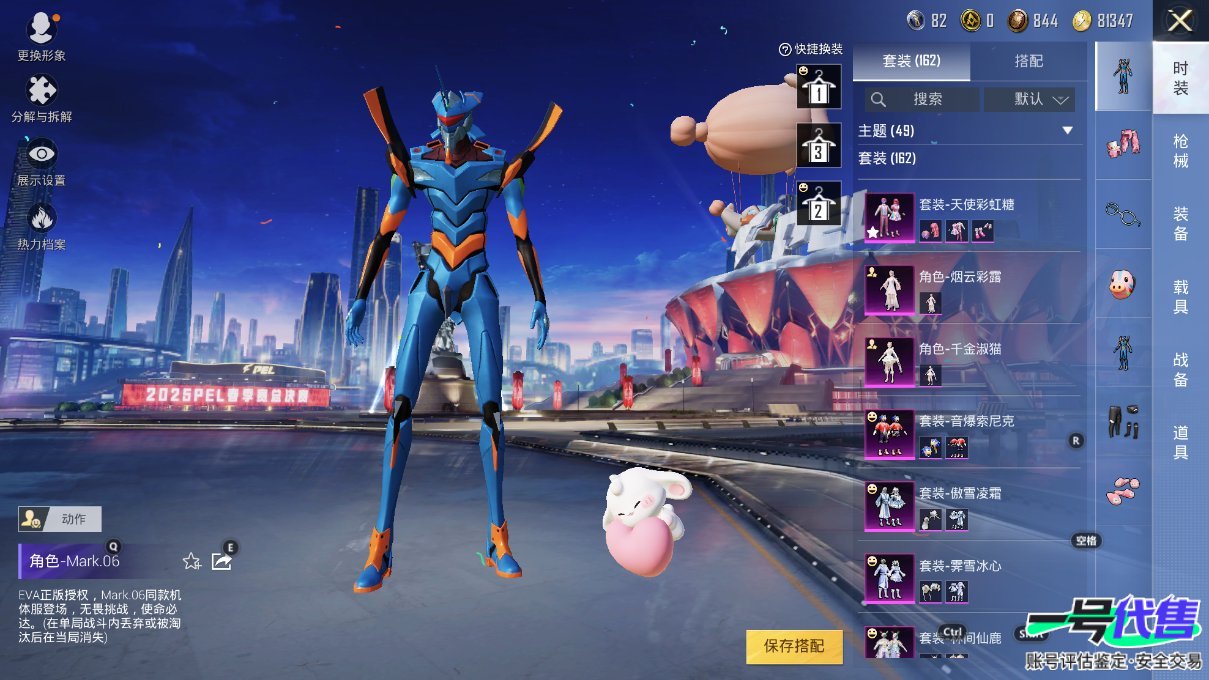This screenshot has width=1209, height=680.
Task: Close the wardrobe with the X button
Action: point(1180,20)
